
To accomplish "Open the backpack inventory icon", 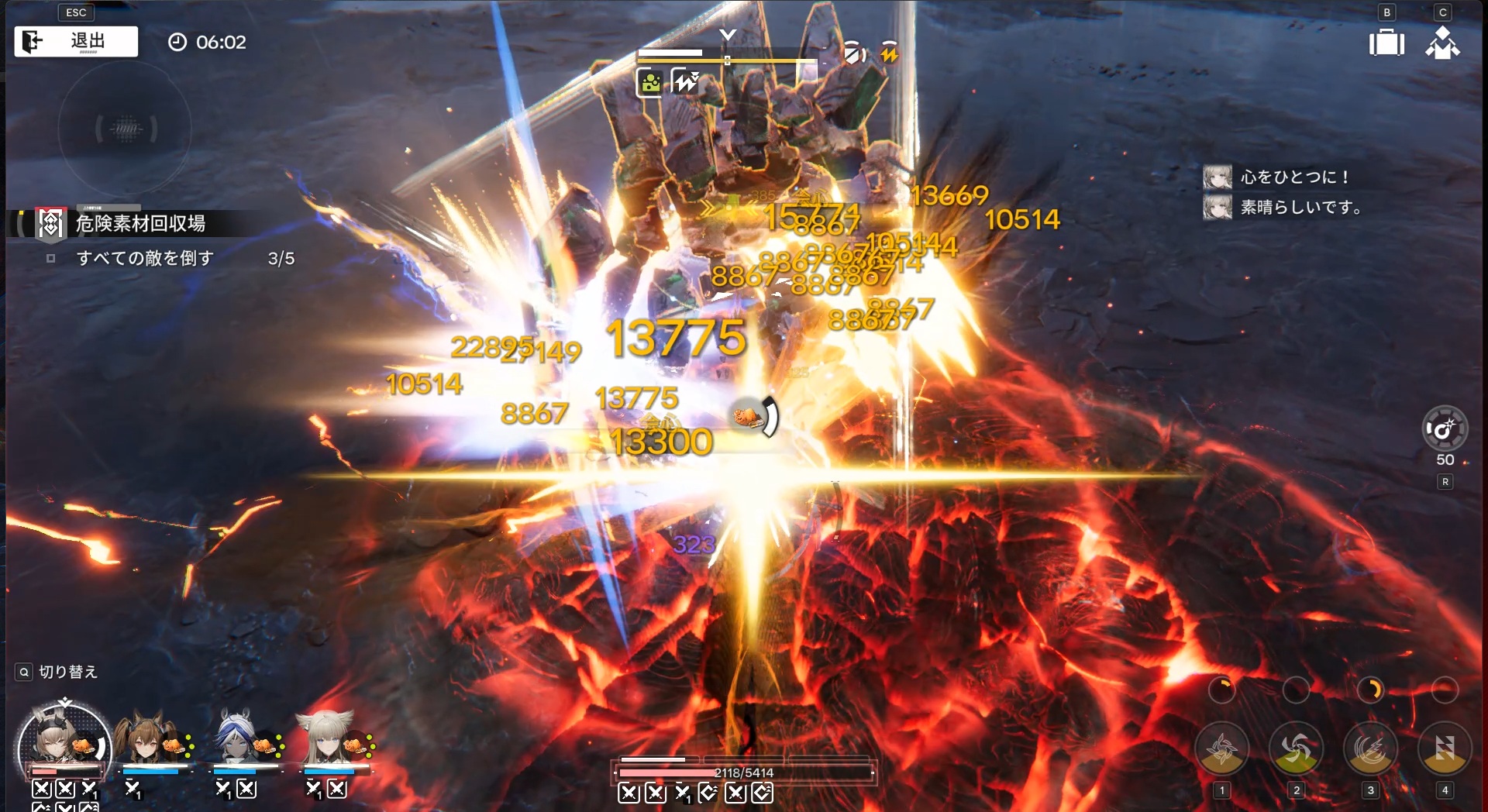I will 1386,43.
